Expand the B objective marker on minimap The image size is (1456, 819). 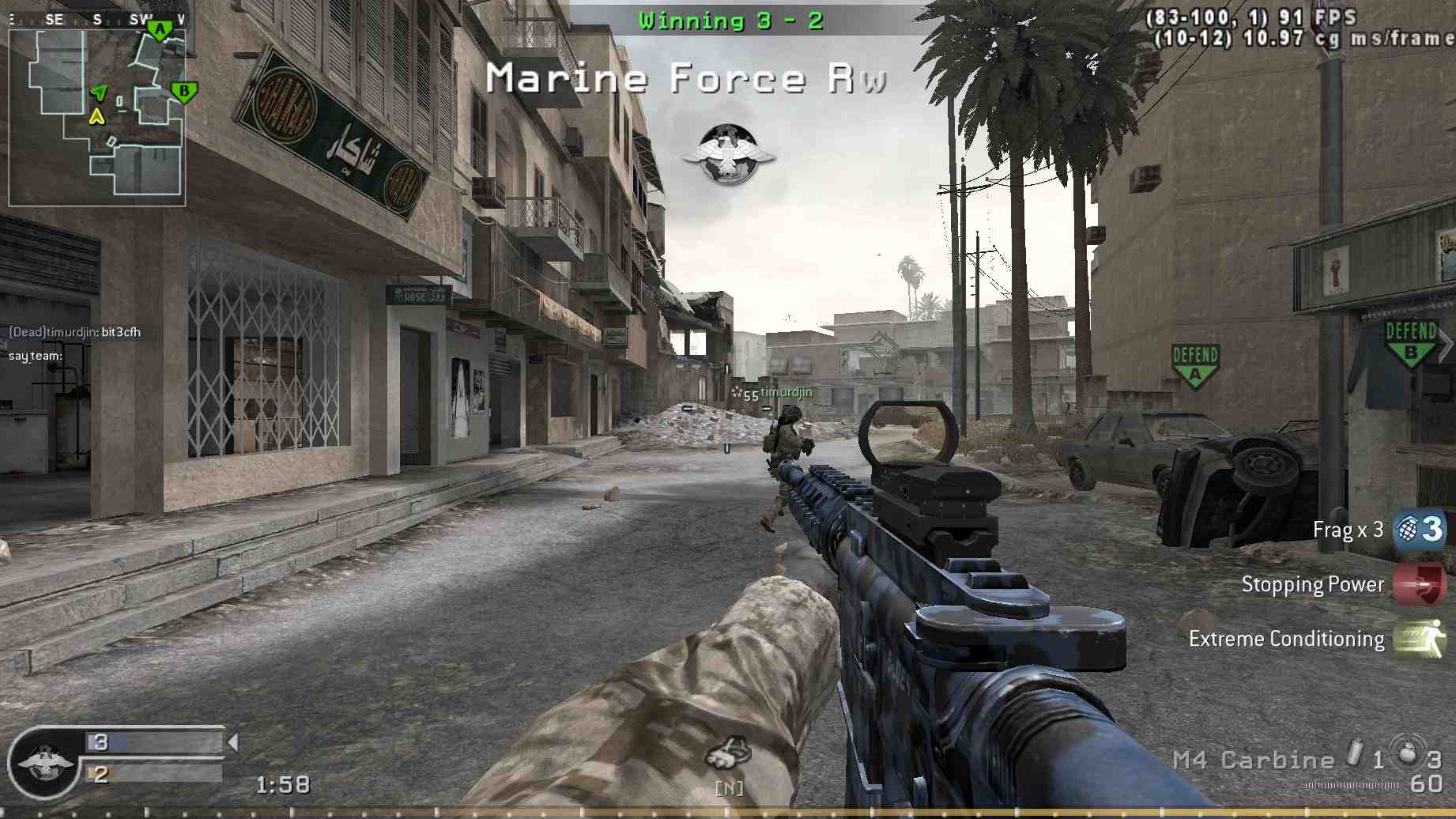[x=183, y=90]
